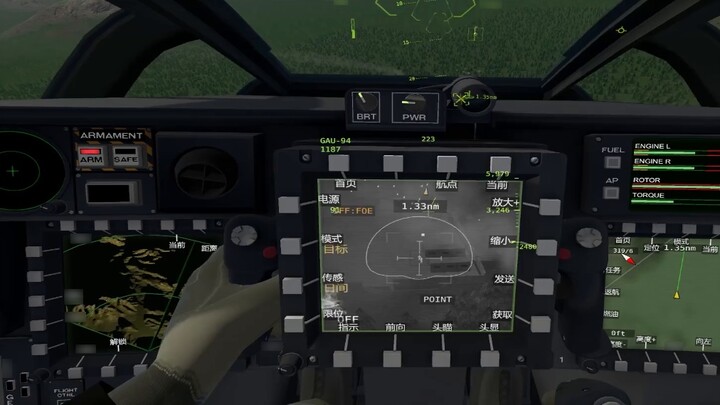
Task: Activate the 头显 helmet display button
Action: click(x=490, y=357)
